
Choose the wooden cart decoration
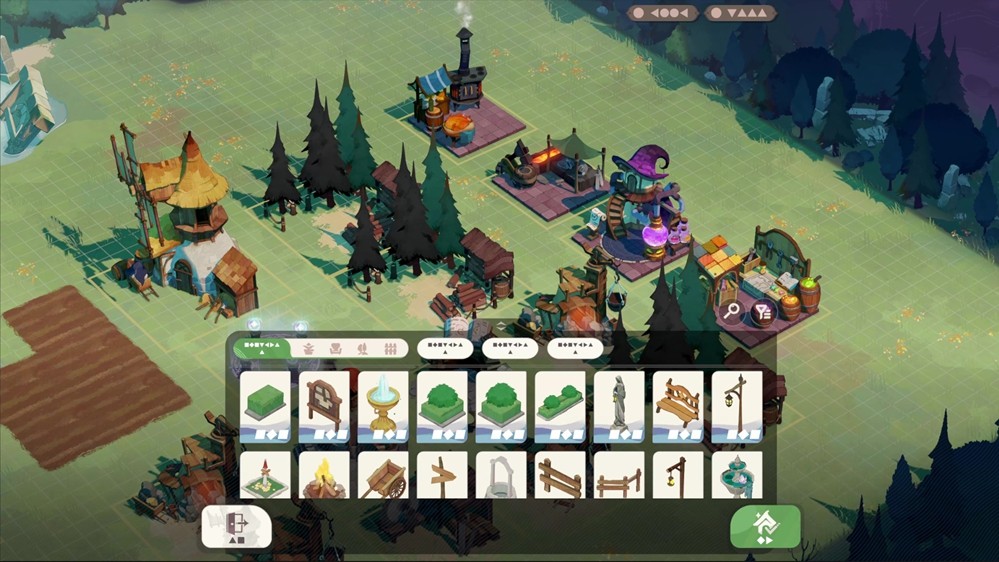(383, 477)
